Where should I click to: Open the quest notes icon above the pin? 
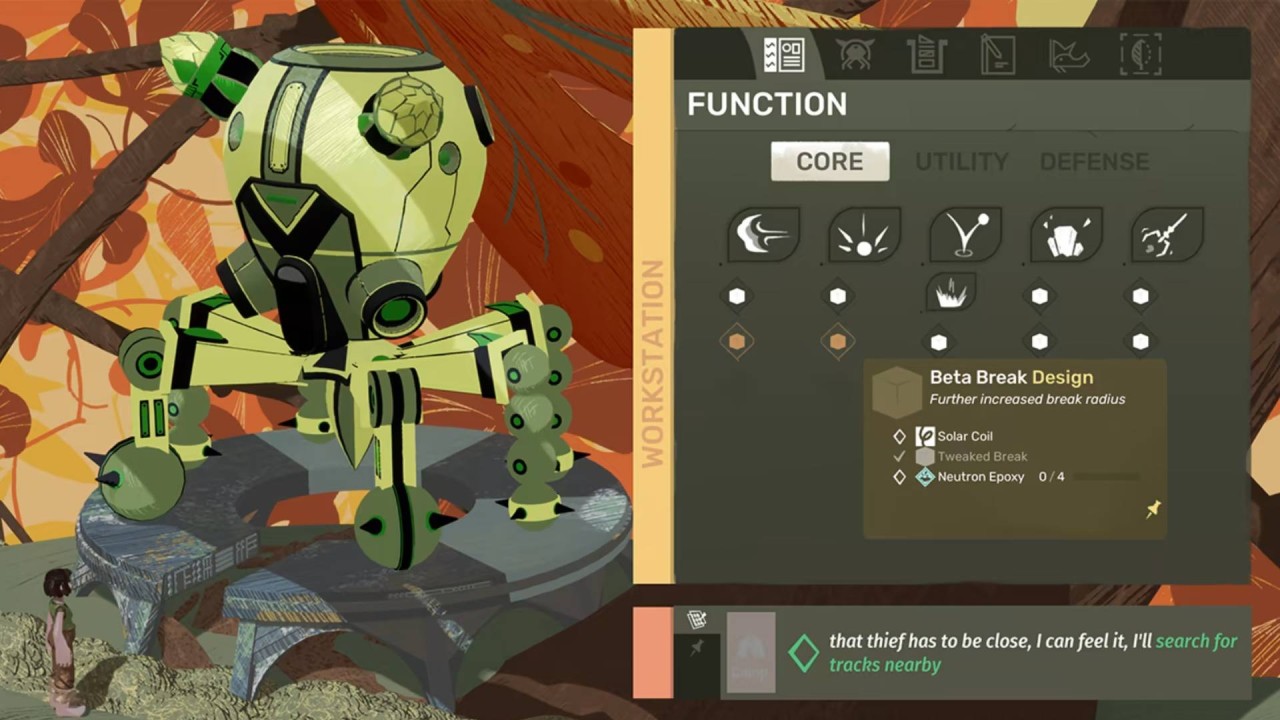click(697, 621)
